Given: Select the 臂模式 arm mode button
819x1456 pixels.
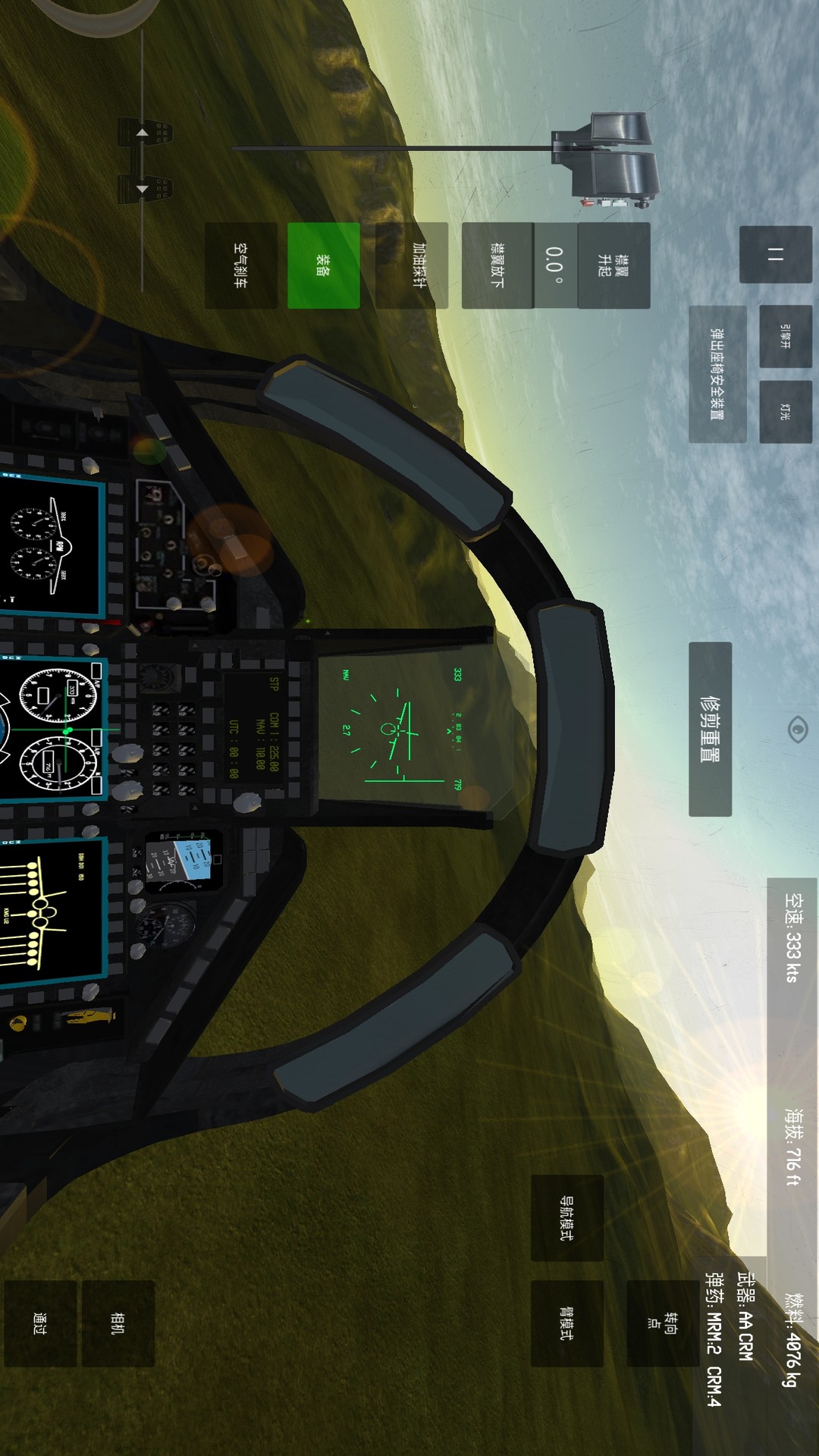Looking at the screenshot, I should (x=566, y=1323).
